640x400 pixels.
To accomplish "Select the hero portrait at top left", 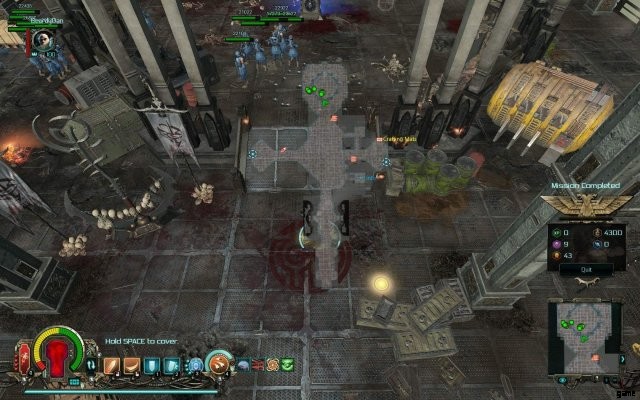I will [x=43, y=40].
